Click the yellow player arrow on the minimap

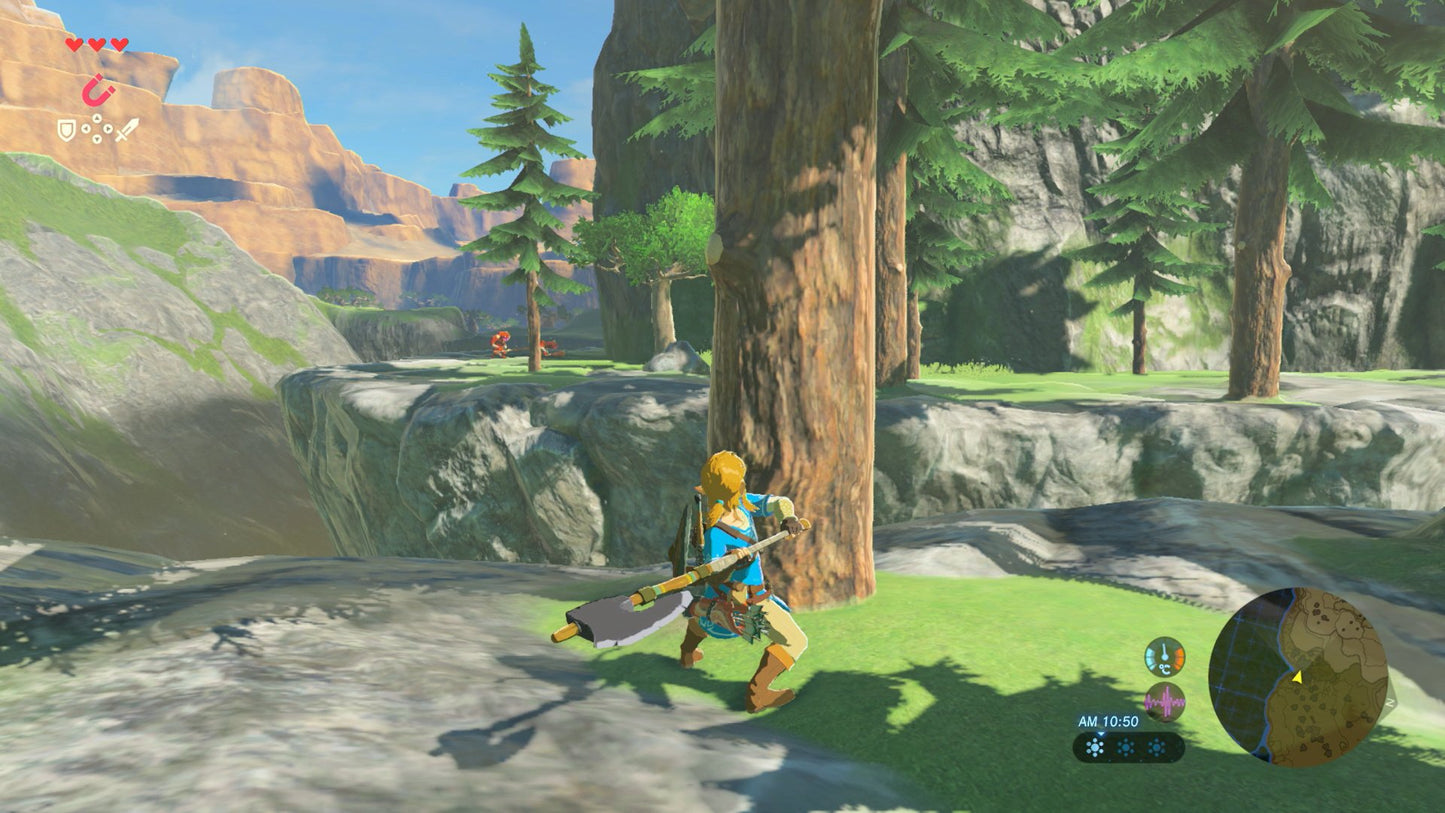point(1297,679)
